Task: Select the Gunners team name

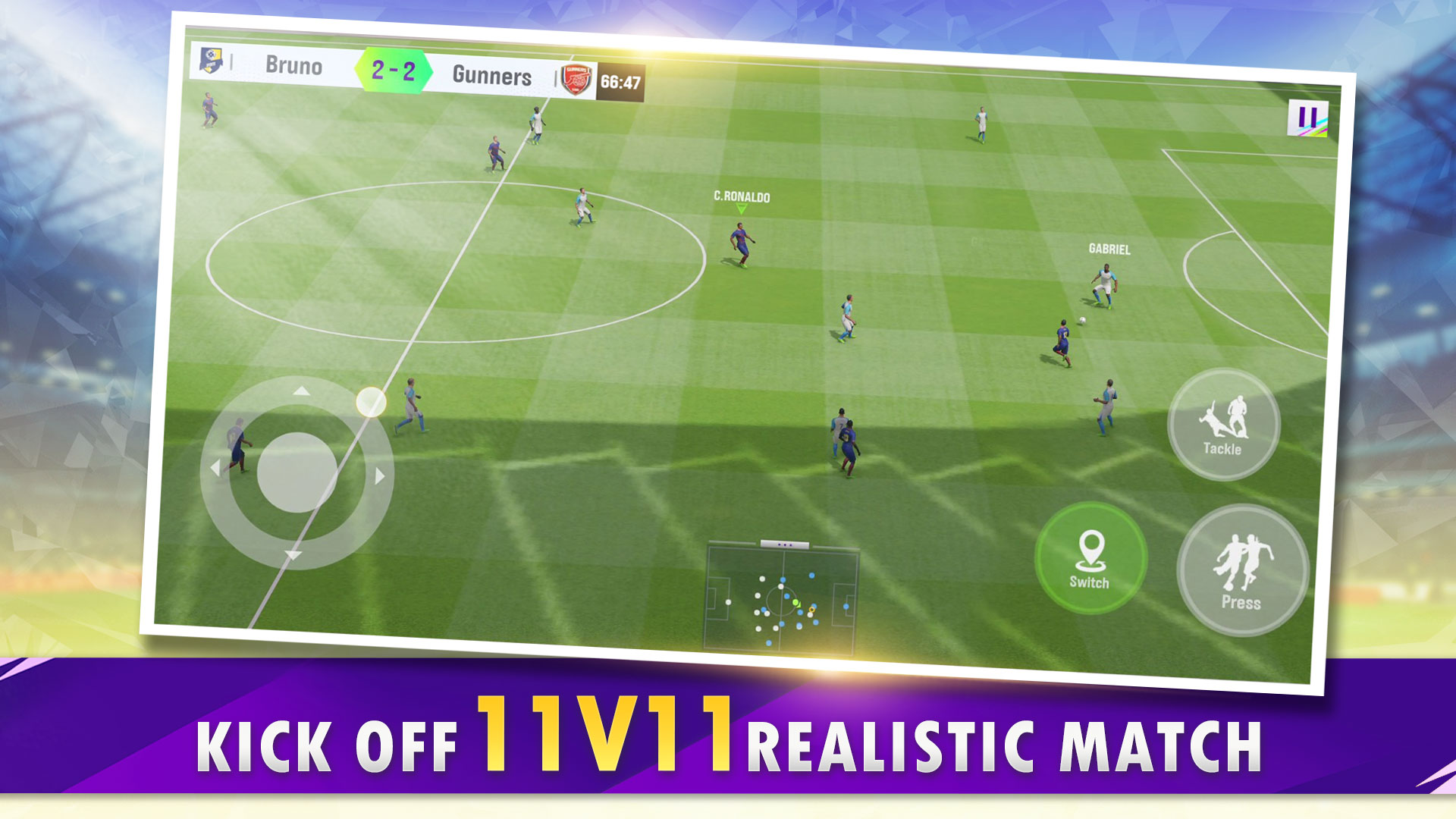Action: tap(493, 74)
